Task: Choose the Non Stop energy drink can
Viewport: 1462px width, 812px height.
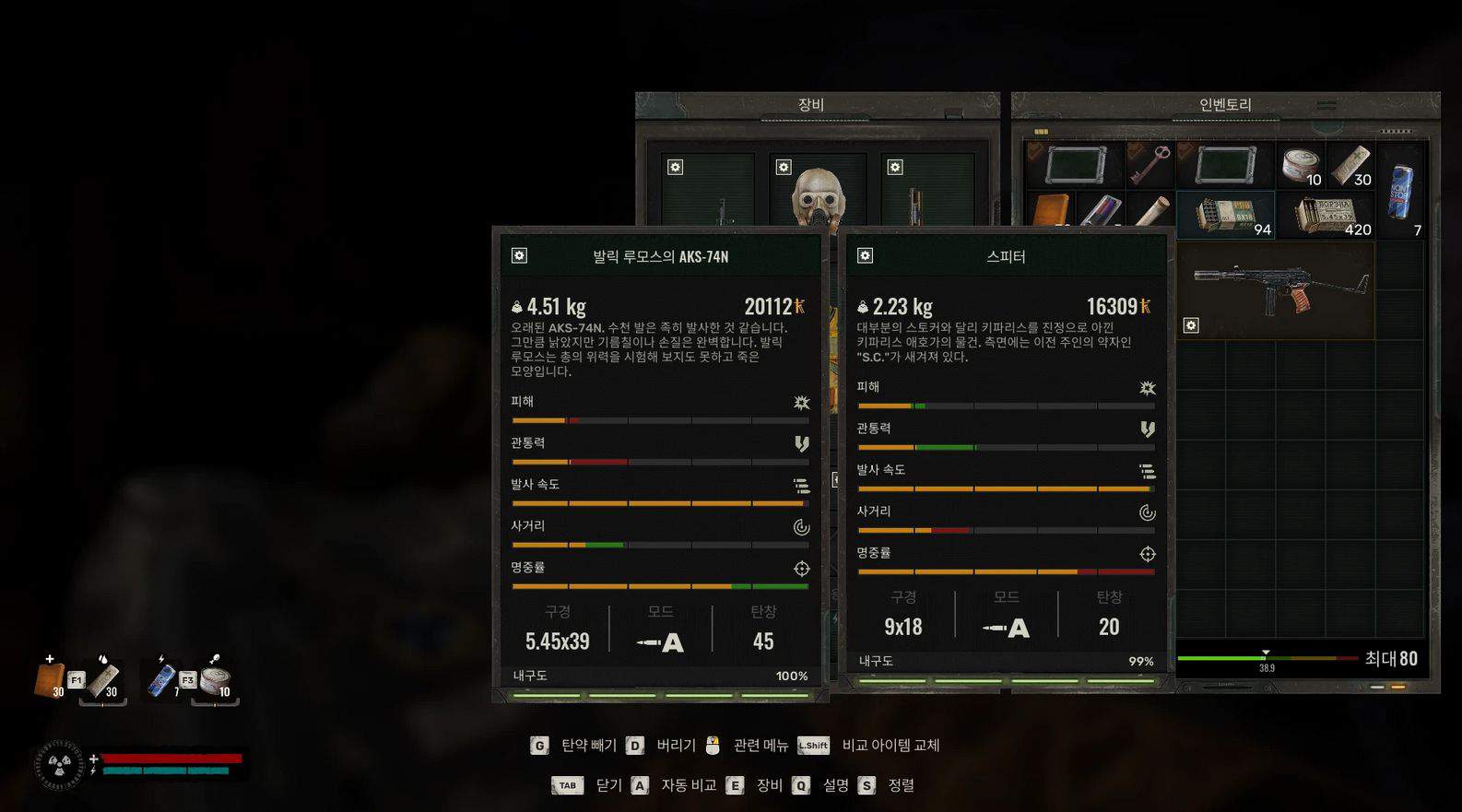Action: click(x=1400, y=191)
